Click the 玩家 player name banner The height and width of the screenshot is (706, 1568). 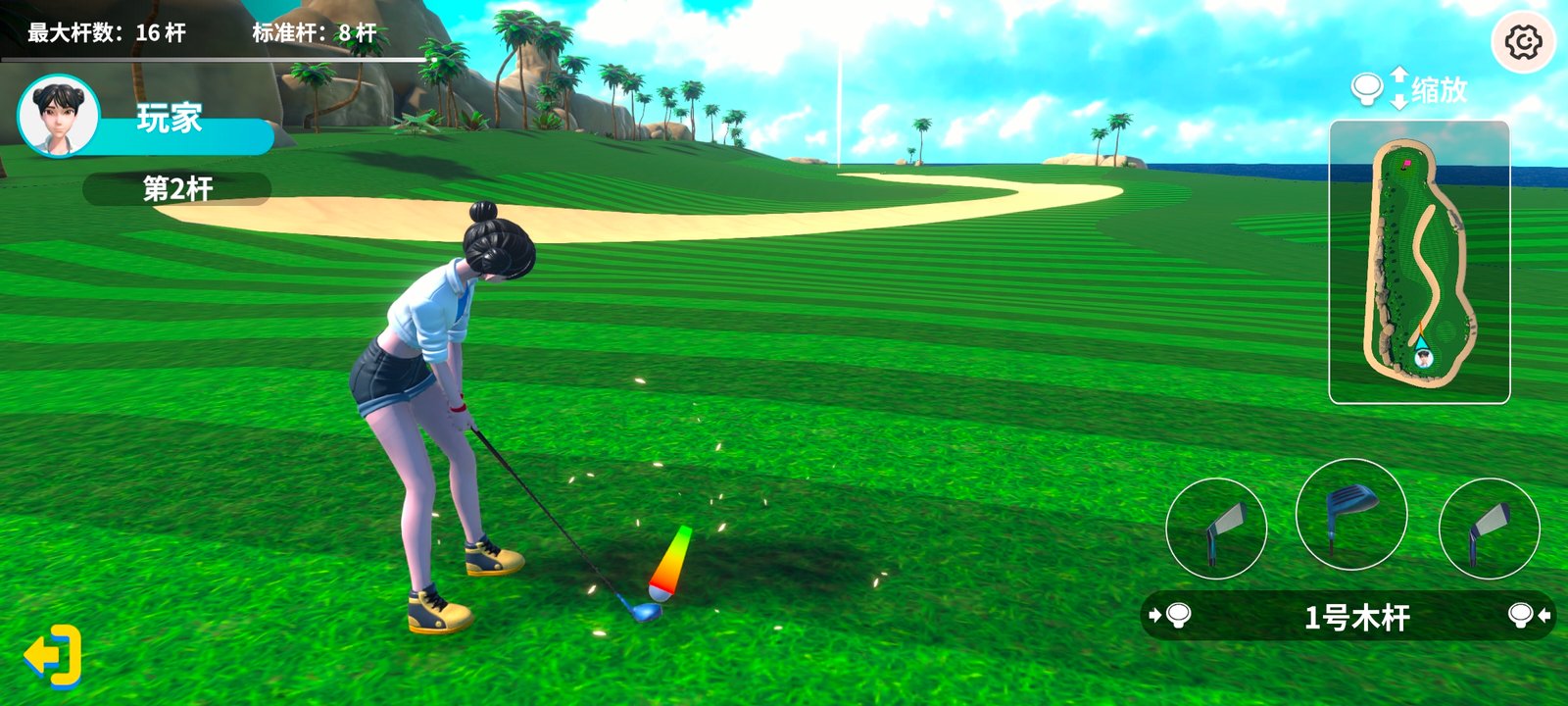pyautogui.click(x=169, y=122)
